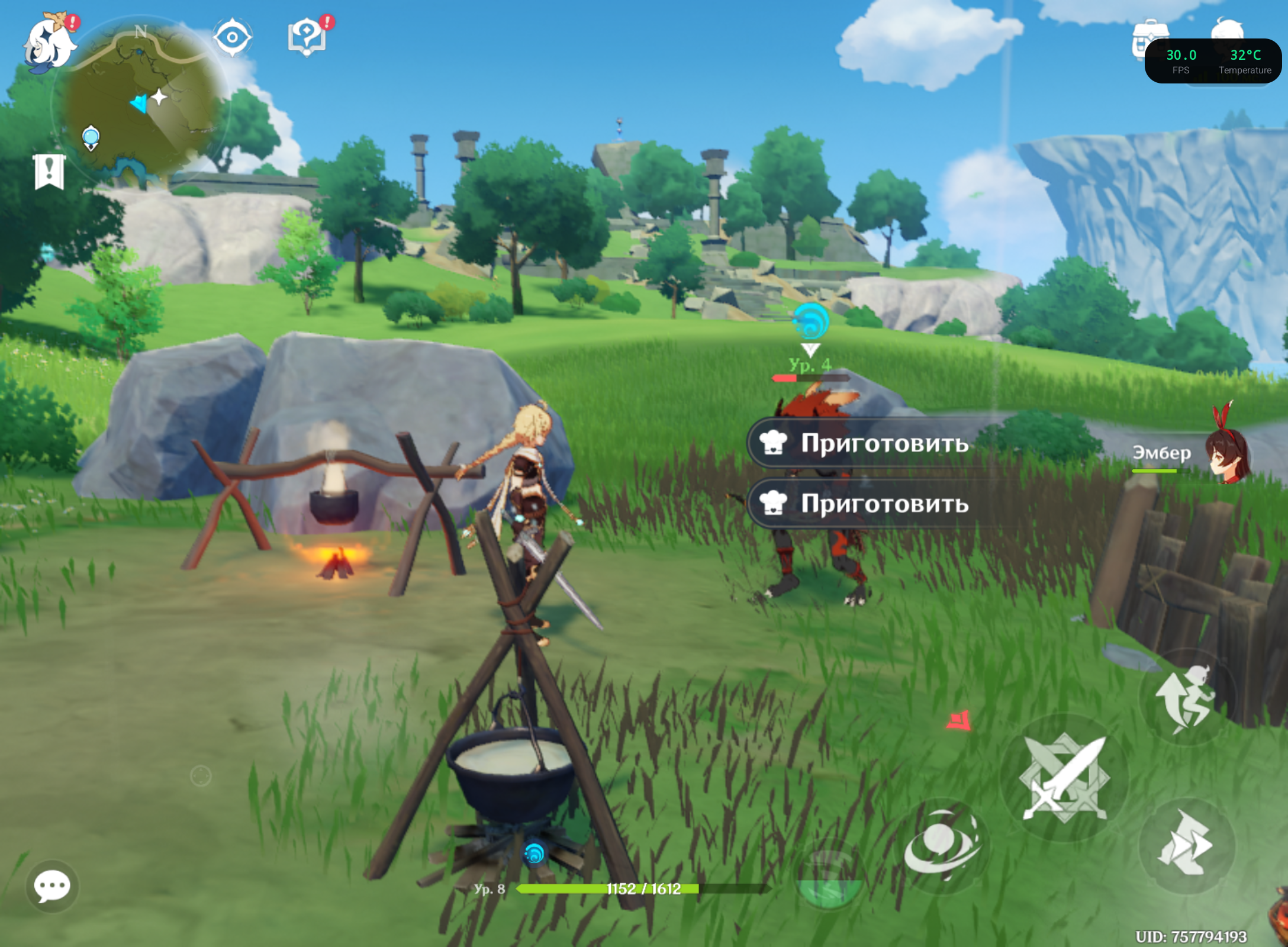Open the chat speech bubble
This screenshot has height=947, width=1288.
pyautogui.click(x=52, y=886)
